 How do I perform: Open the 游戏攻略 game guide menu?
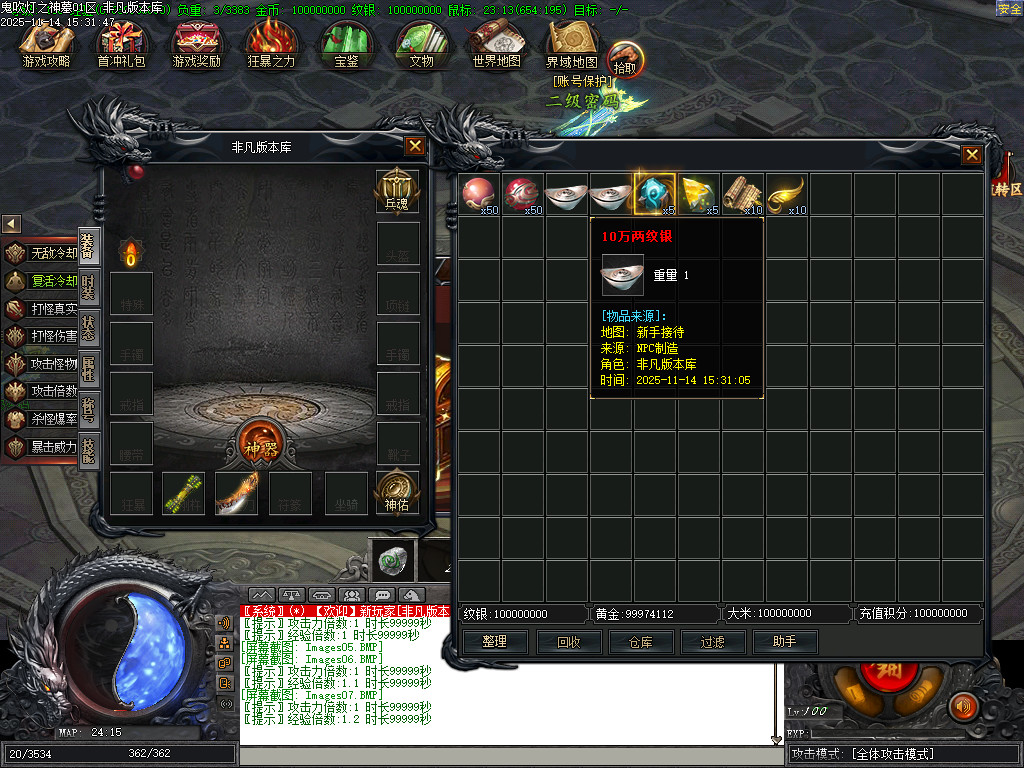pyautogui.click(x=46, y=45)
